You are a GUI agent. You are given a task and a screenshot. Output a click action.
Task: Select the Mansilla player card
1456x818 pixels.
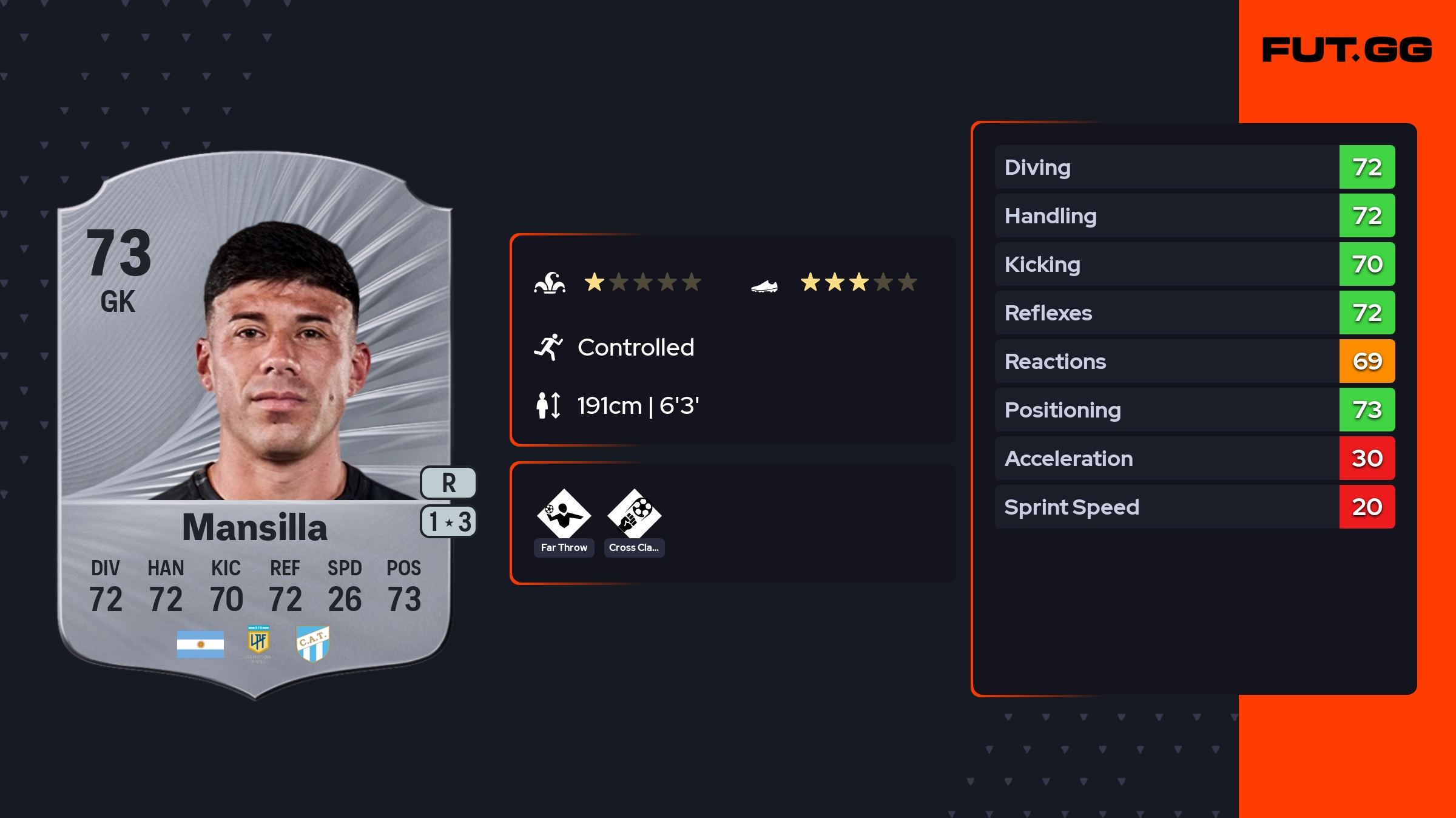tap(255, 425)
